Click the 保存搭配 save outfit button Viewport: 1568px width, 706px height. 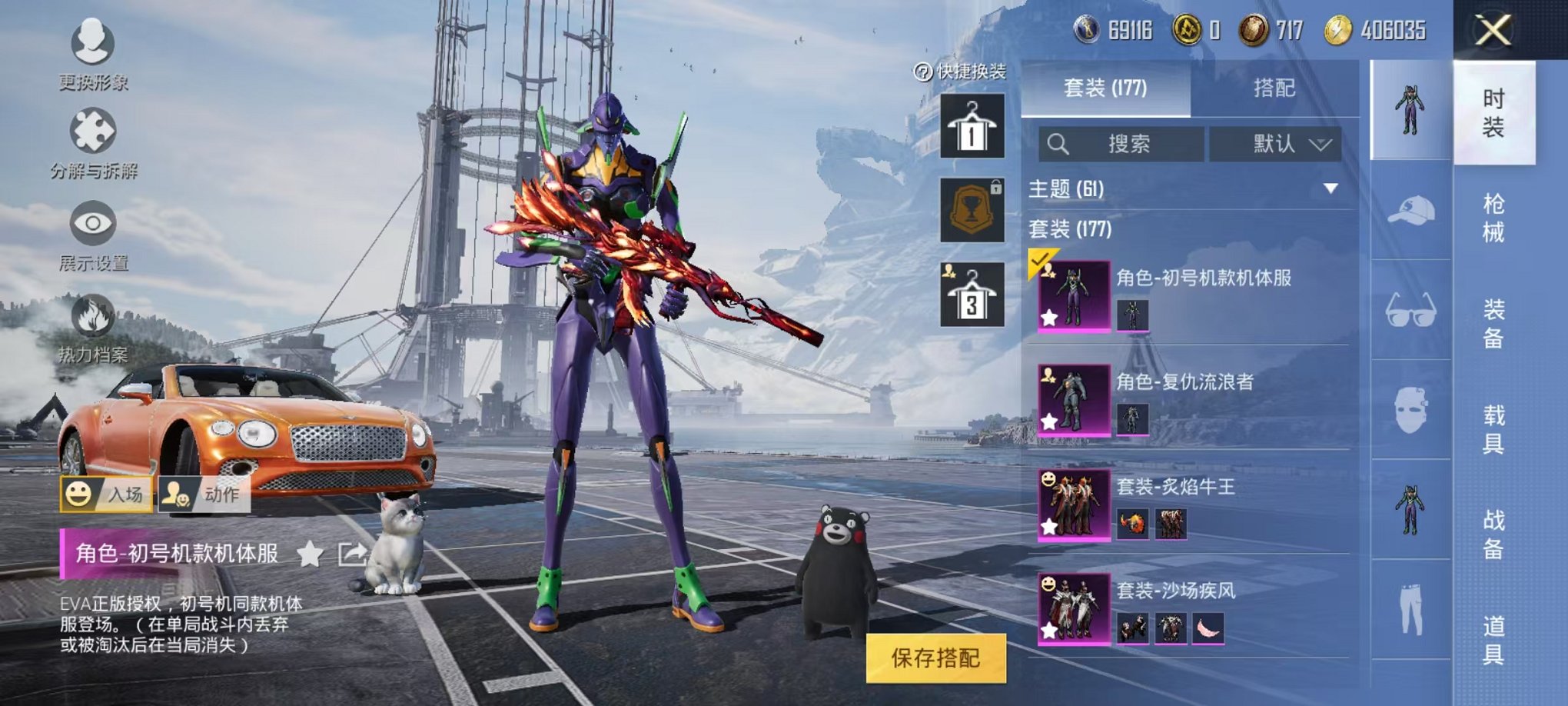[x=935, y=658]
